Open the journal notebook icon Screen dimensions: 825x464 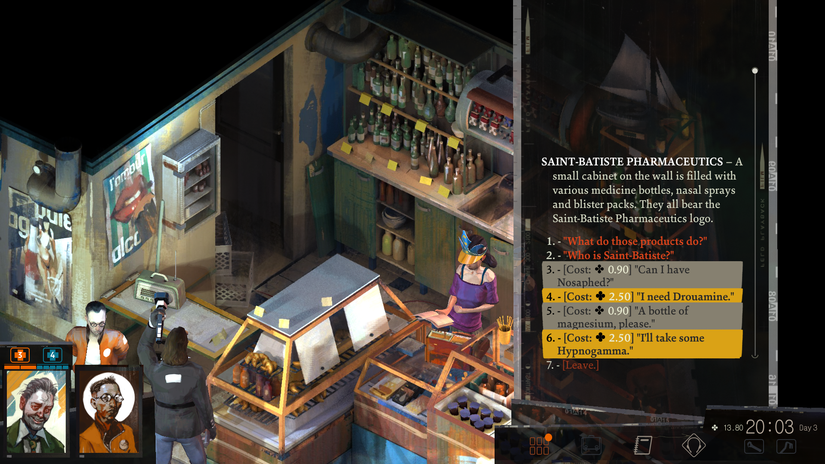(644, 444)
